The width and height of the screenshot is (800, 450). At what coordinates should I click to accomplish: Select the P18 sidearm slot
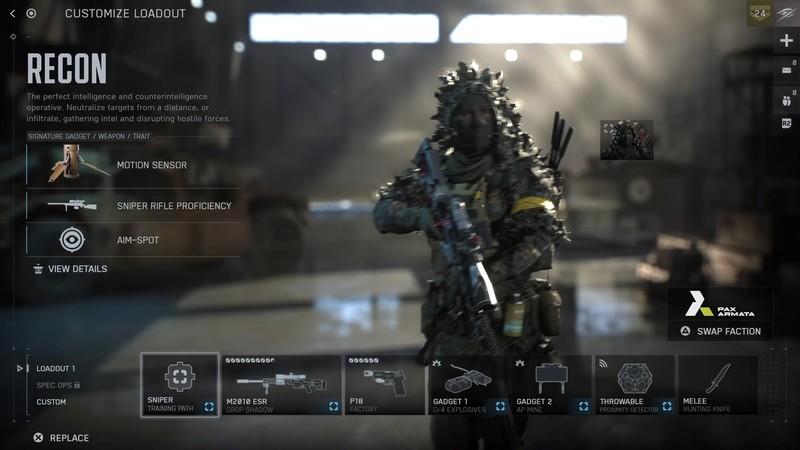point(384,384)
